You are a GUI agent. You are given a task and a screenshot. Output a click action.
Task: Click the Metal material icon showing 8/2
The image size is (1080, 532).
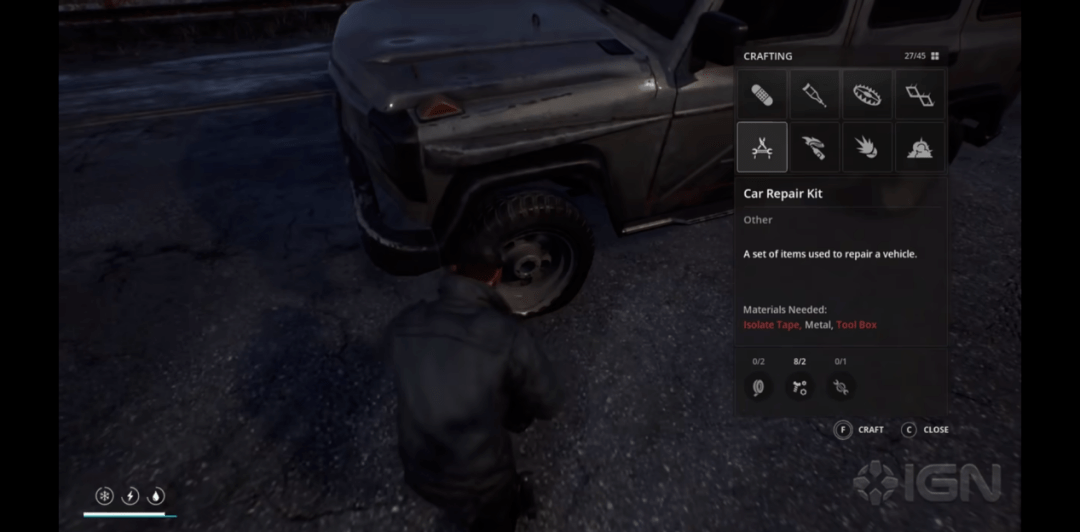(799, 387)
